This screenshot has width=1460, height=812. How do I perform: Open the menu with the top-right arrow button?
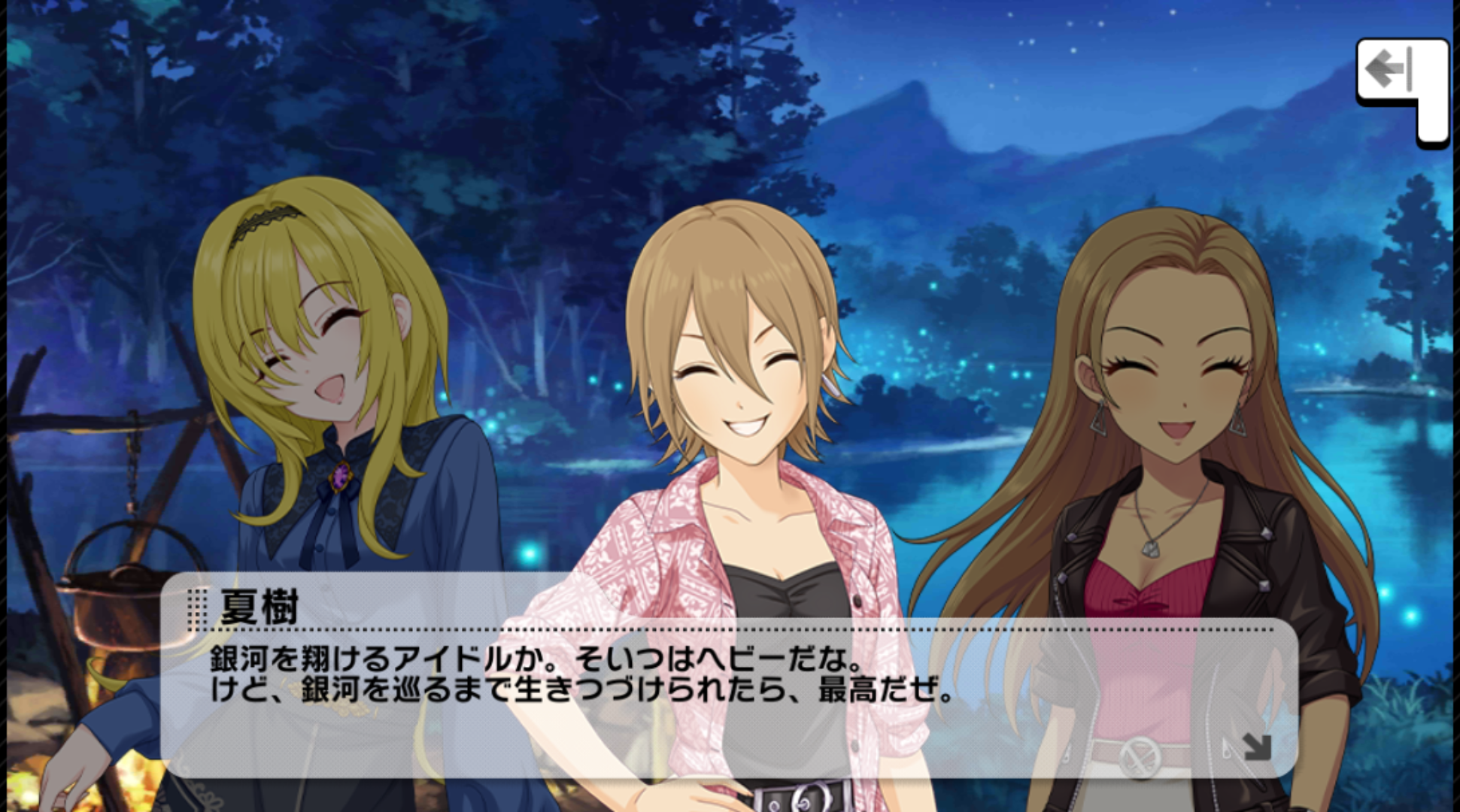tap(1392, 71)
